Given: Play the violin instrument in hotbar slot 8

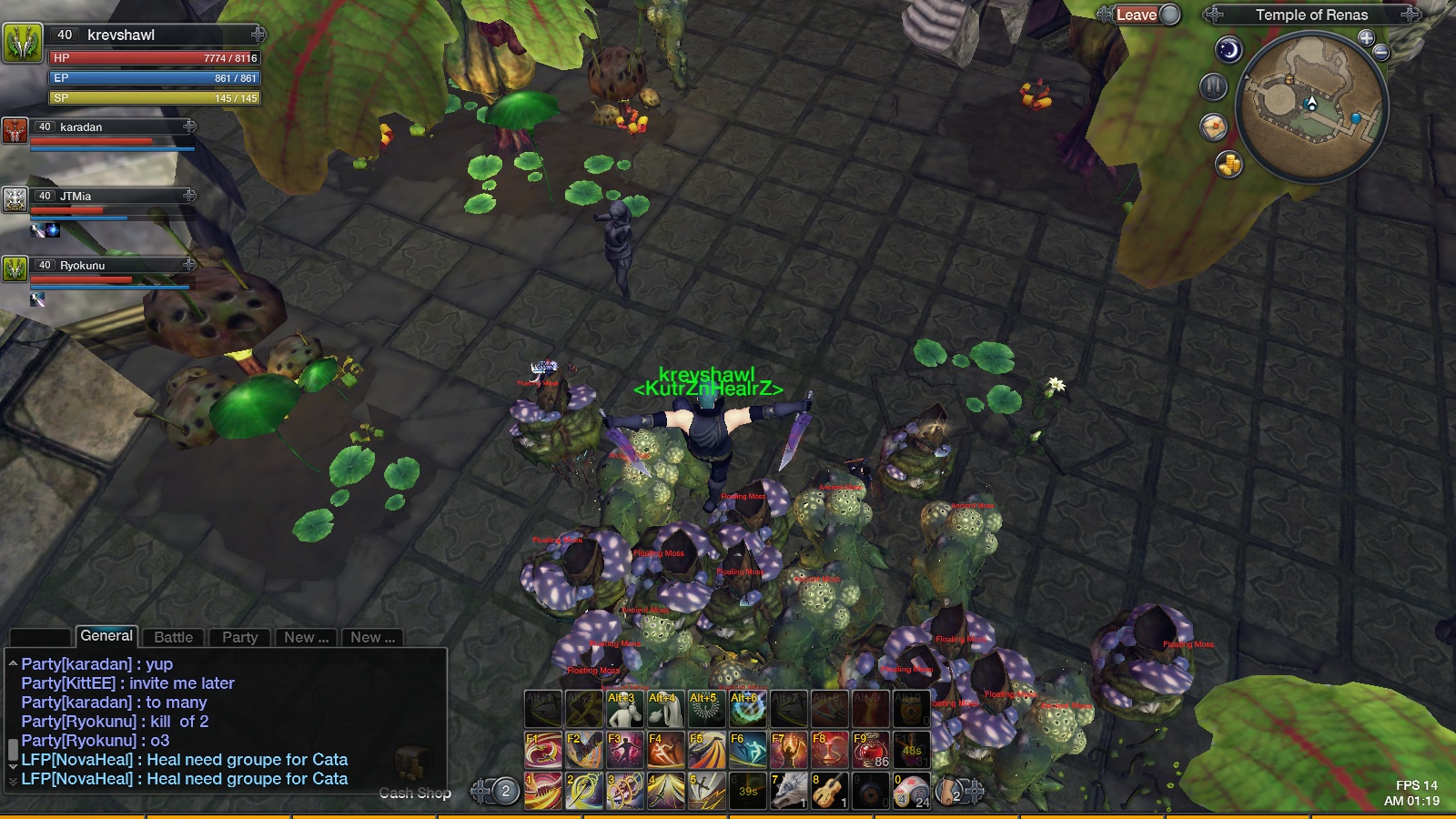Looking at the screenshot, I should pos(830,789).
